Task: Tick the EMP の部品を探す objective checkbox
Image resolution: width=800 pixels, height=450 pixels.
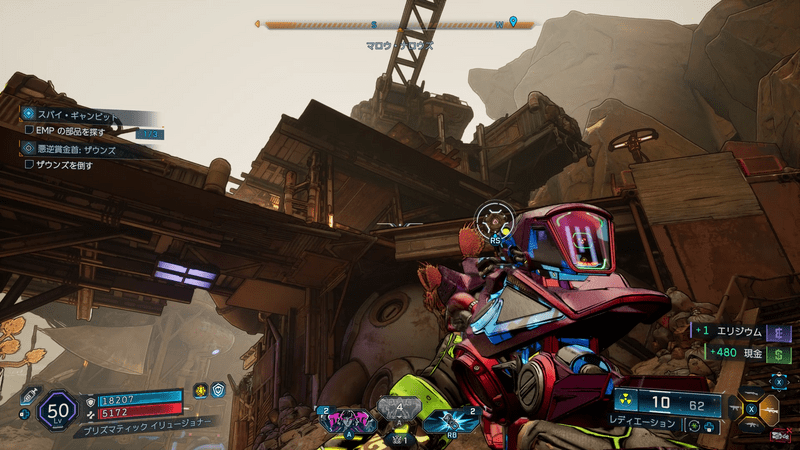Action: point(29,132)
